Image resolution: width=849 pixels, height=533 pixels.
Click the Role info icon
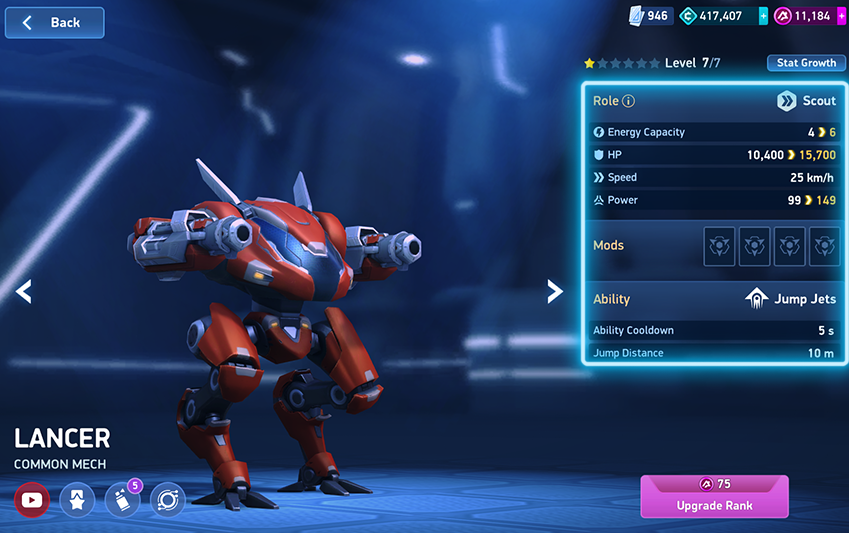click(629, 101)
